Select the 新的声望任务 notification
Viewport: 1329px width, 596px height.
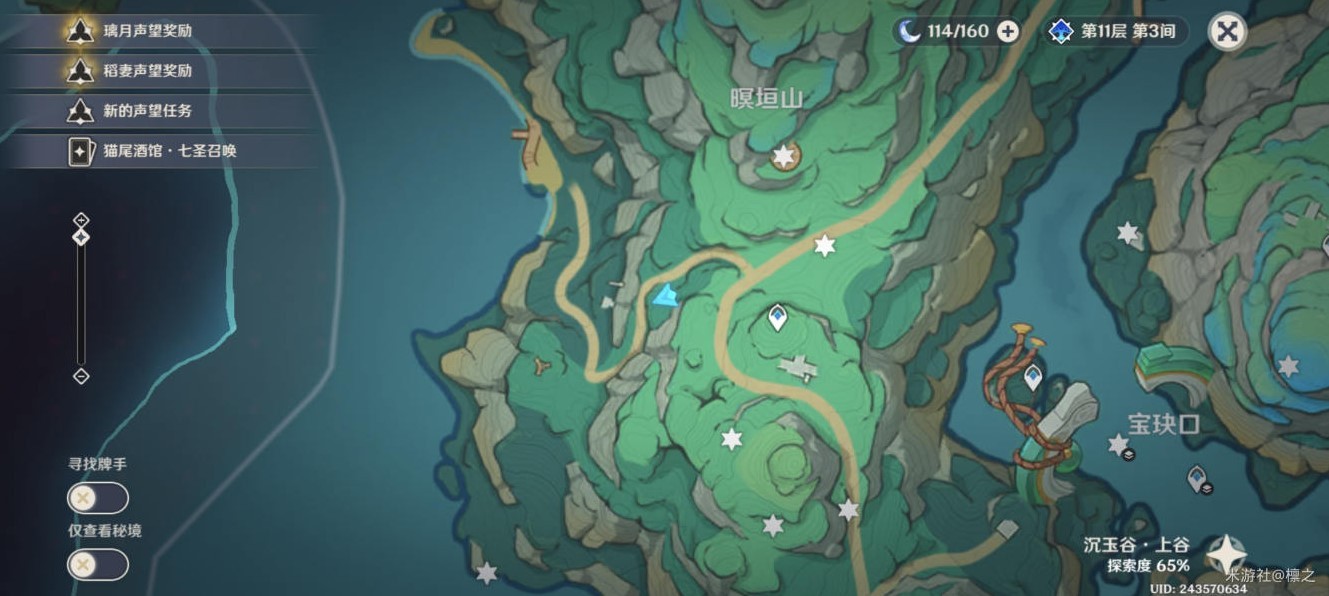tap(146, 111)
